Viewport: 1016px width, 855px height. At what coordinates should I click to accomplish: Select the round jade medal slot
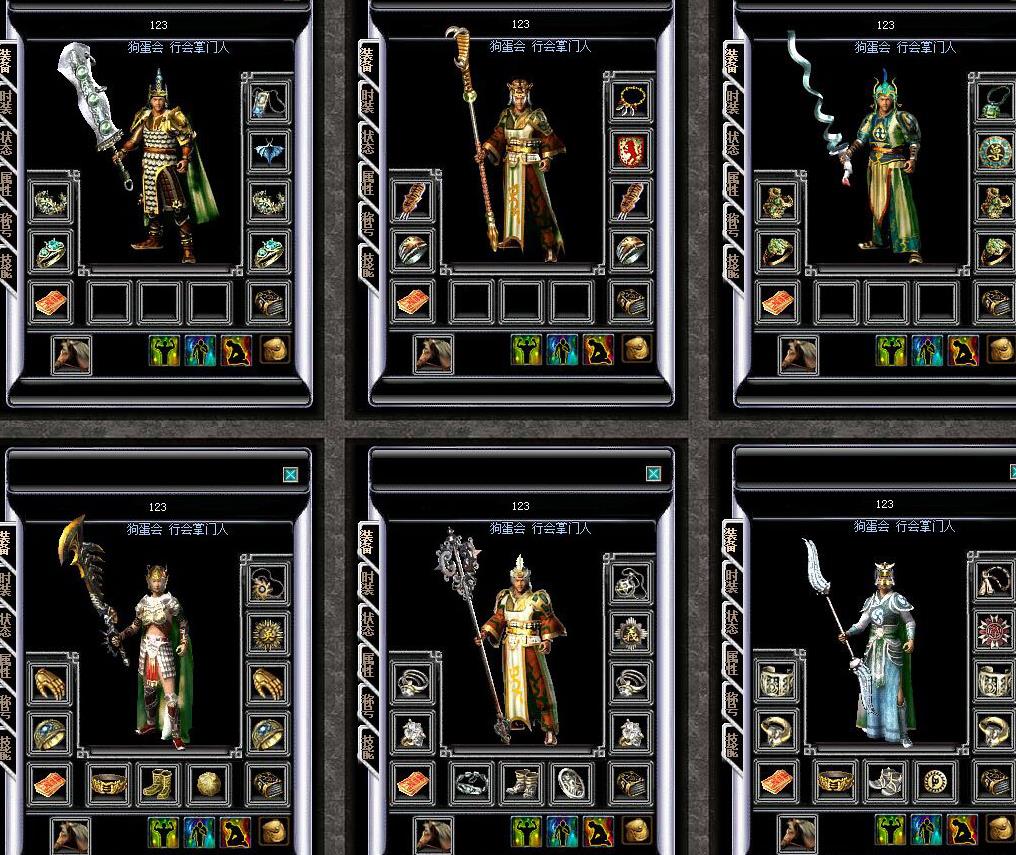tap(994, 151)
